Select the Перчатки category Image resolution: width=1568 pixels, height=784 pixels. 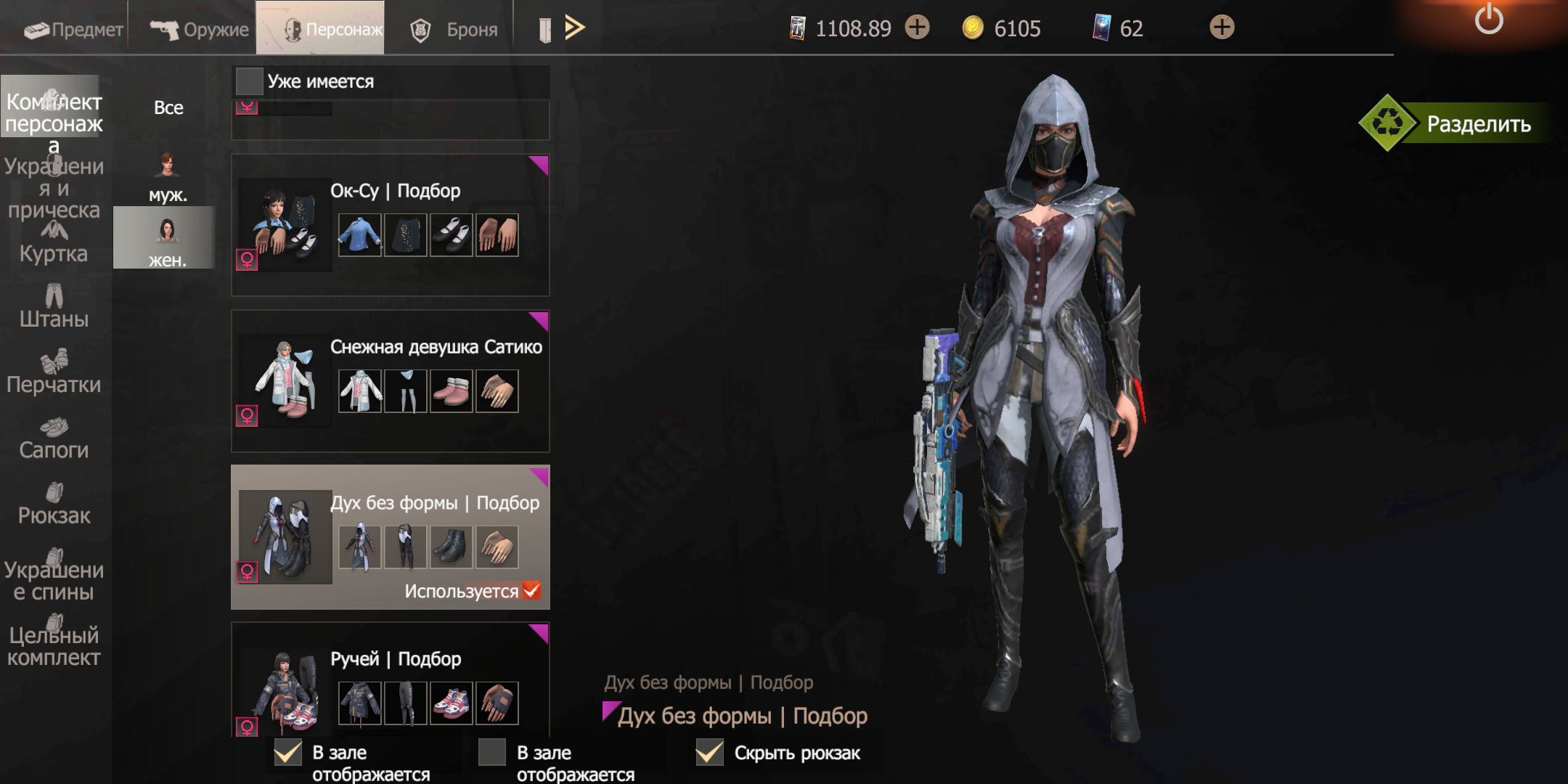pos(54,372)
